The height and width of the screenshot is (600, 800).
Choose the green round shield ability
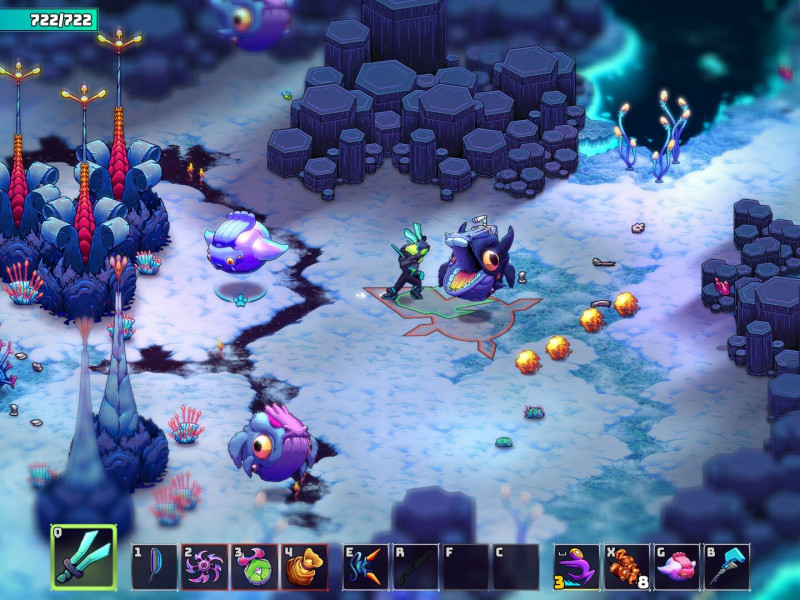click(x=254, y=566)
